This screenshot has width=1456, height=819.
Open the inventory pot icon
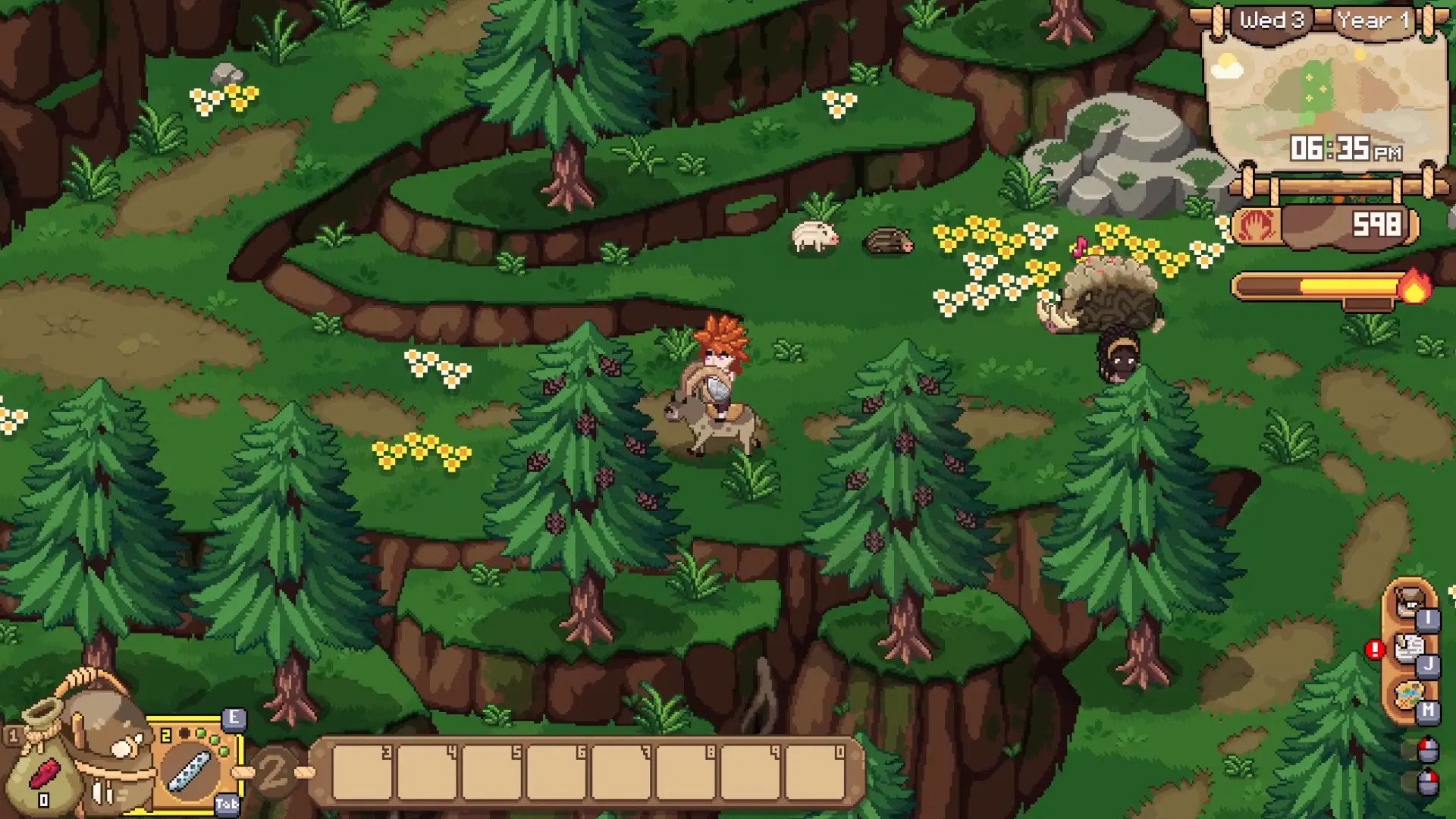tap(1409, 604)
